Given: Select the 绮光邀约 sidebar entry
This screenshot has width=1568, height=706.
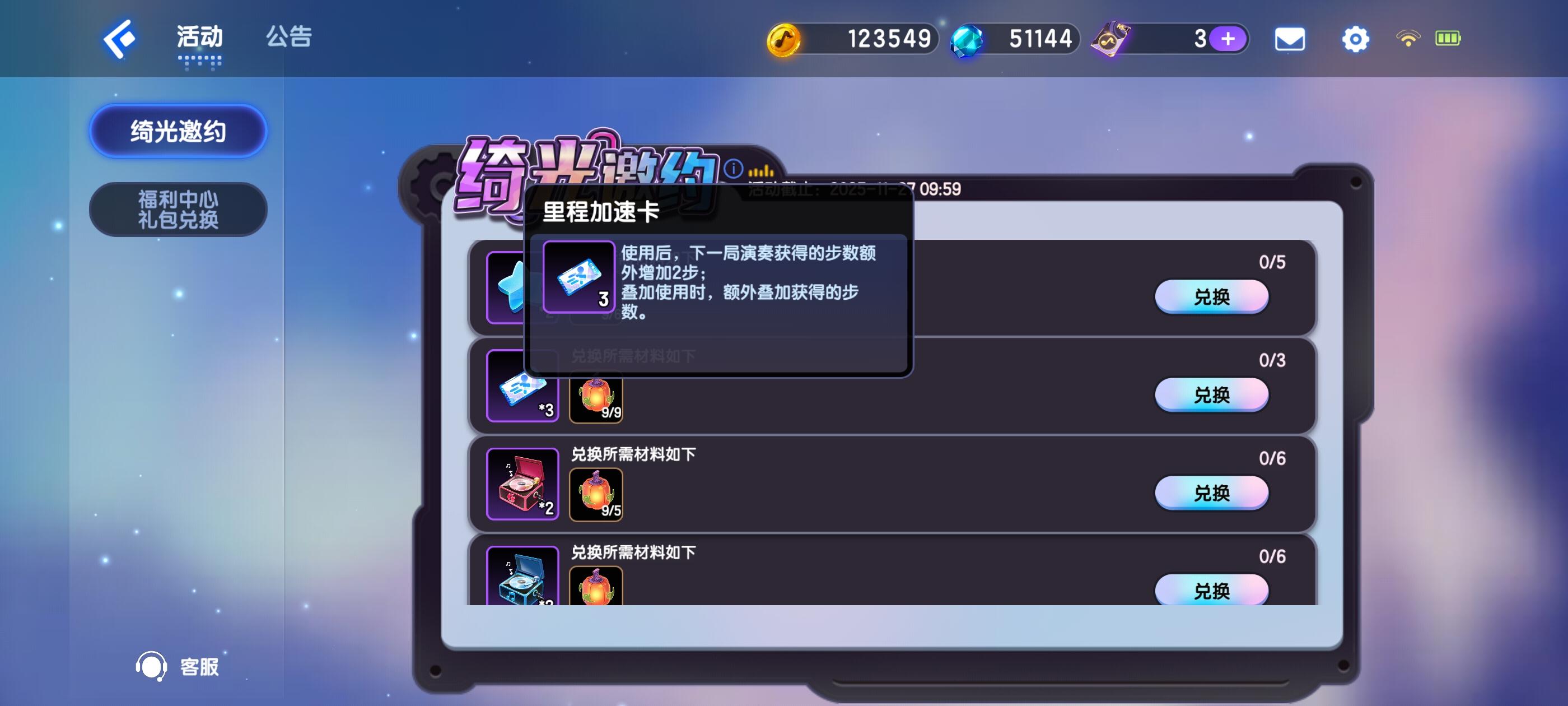Looking at the screenshot, I should click(x=177, y=131).
